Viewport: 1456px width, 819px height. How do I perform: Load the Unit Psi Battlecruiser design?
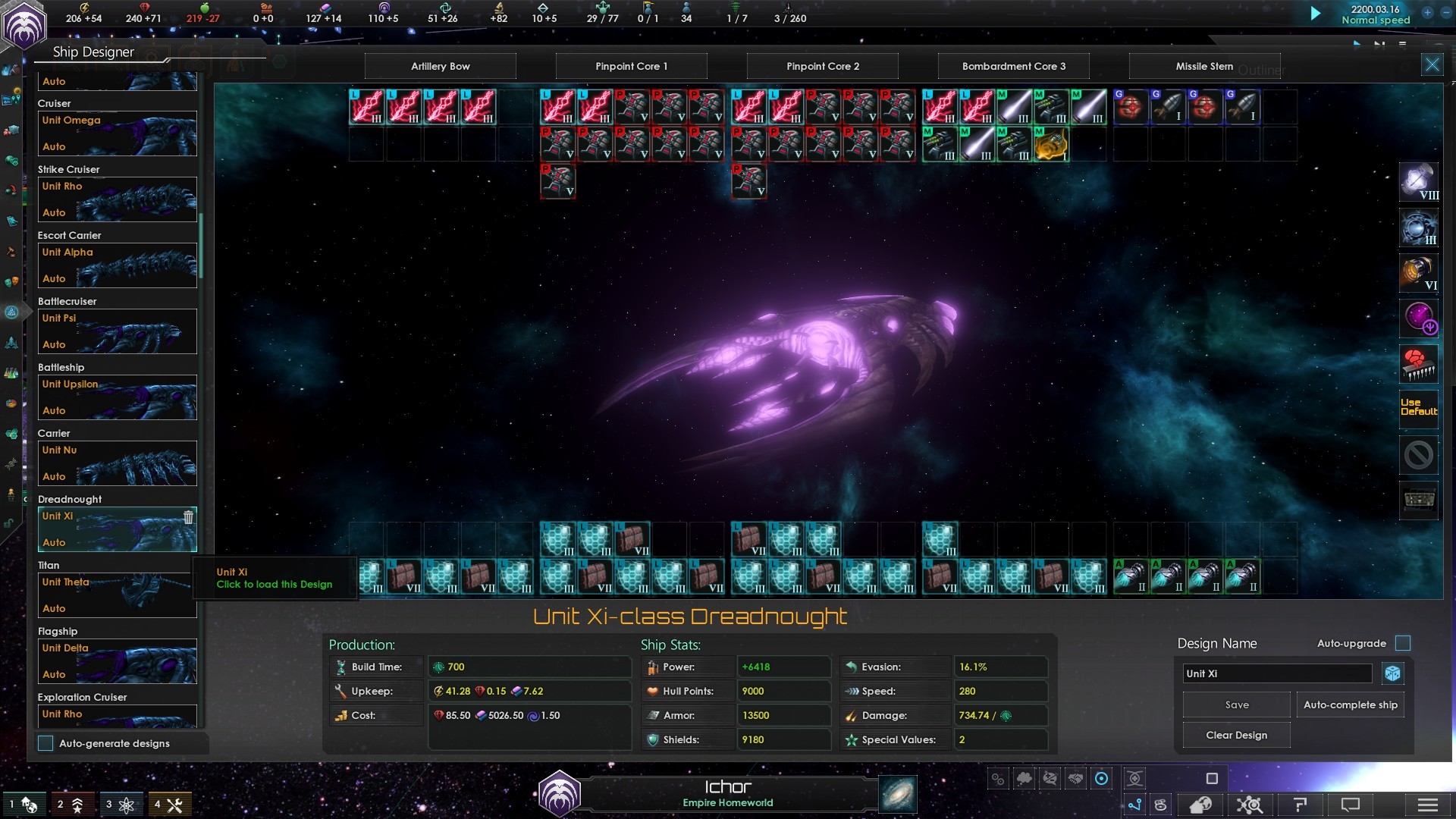118,331
